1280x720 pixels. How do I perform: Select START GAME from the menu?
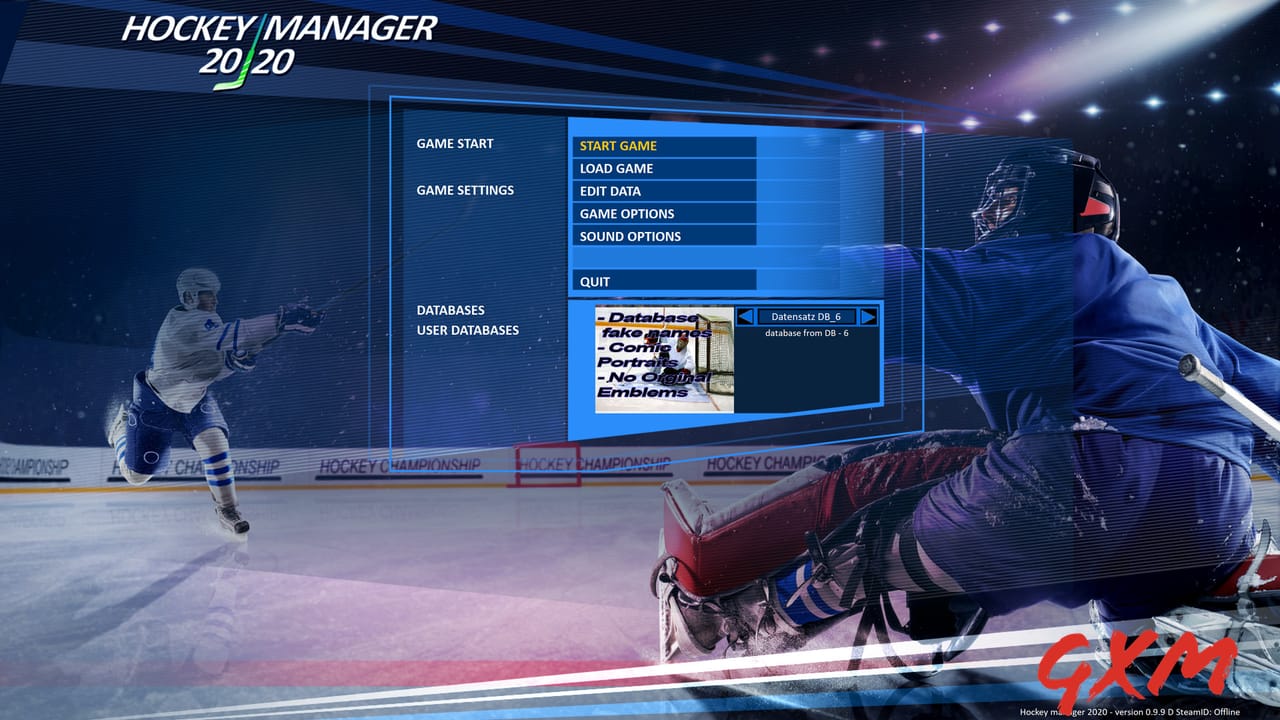[620, 145]
